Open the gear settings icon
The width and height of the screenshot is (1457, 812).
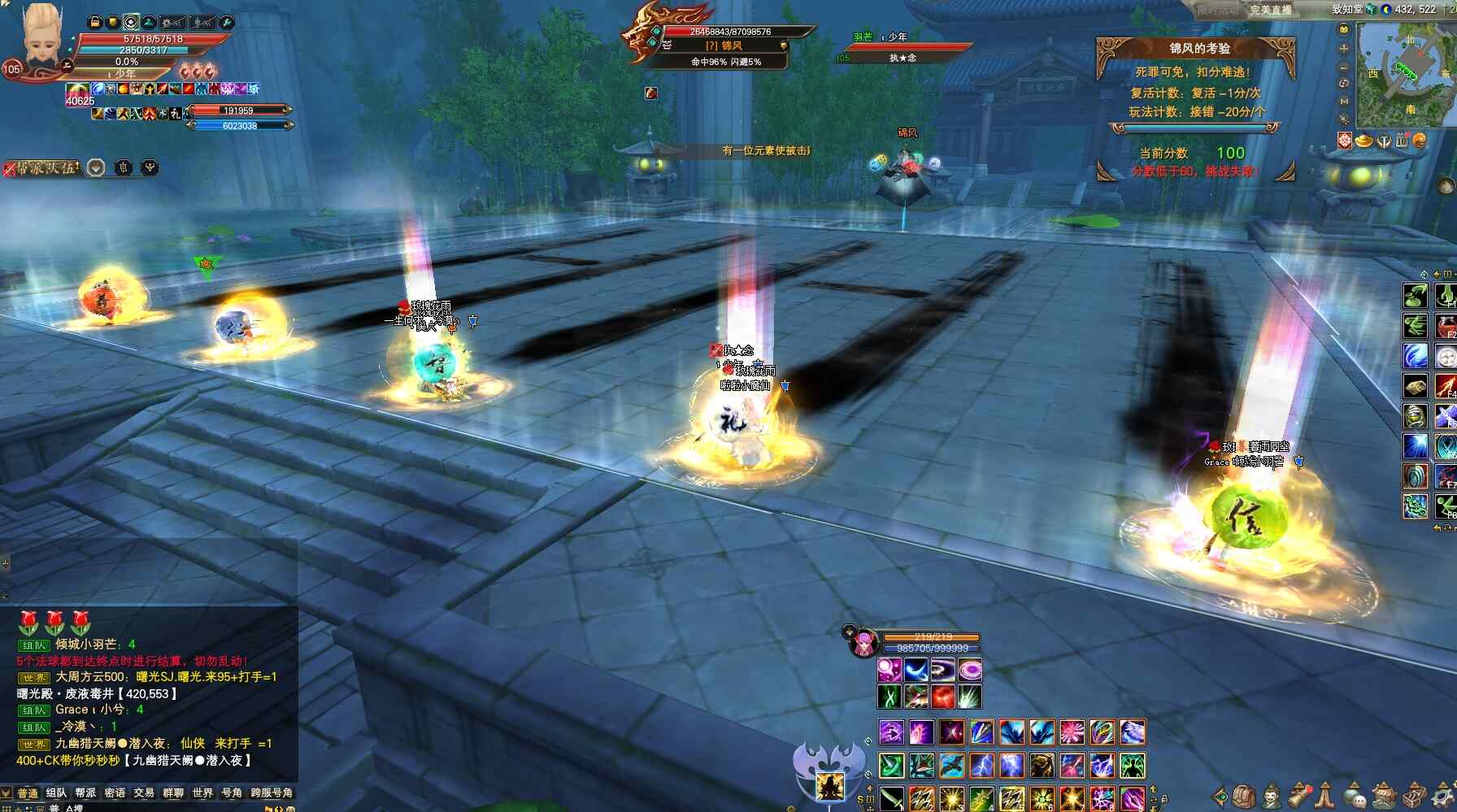1442,794
